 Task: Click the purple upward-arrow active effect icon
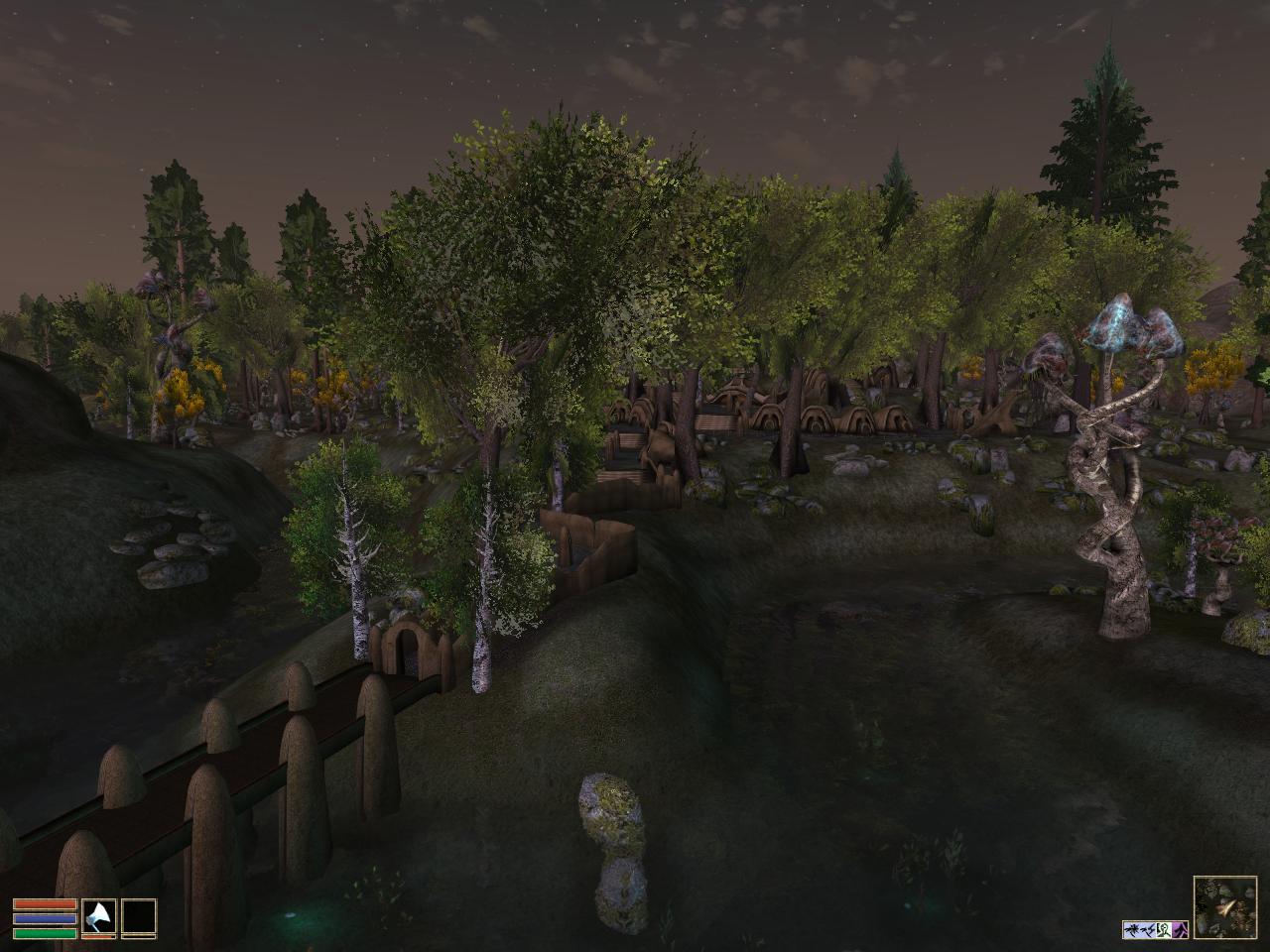[x=1180, y=930]
